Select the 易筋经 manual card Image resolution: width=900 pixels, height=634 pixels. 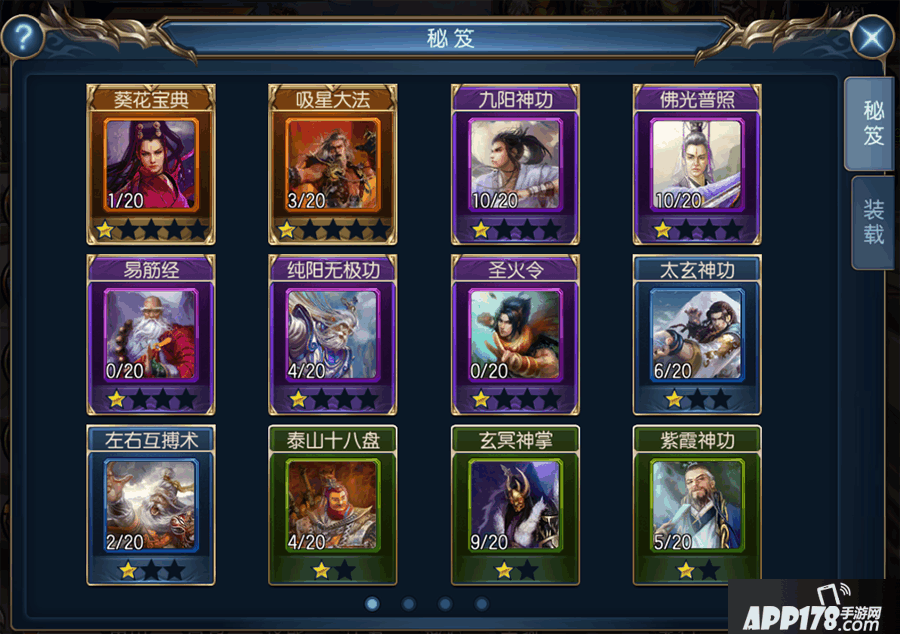point(151,335)
